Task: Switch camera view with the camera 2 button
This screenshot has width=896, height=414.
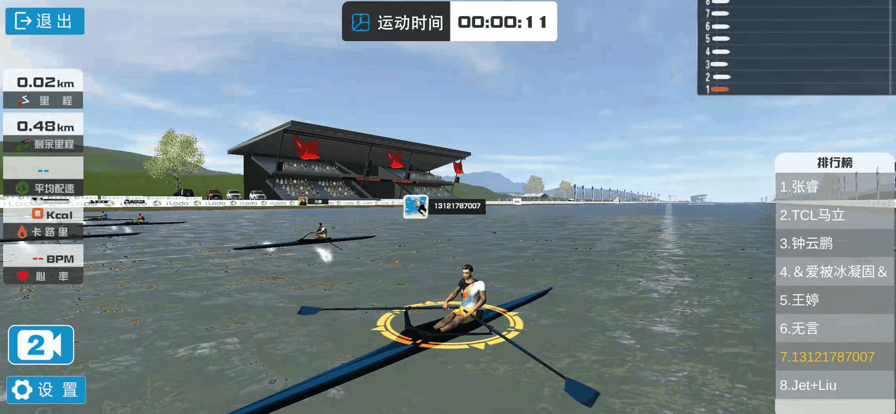Action: 41,345
